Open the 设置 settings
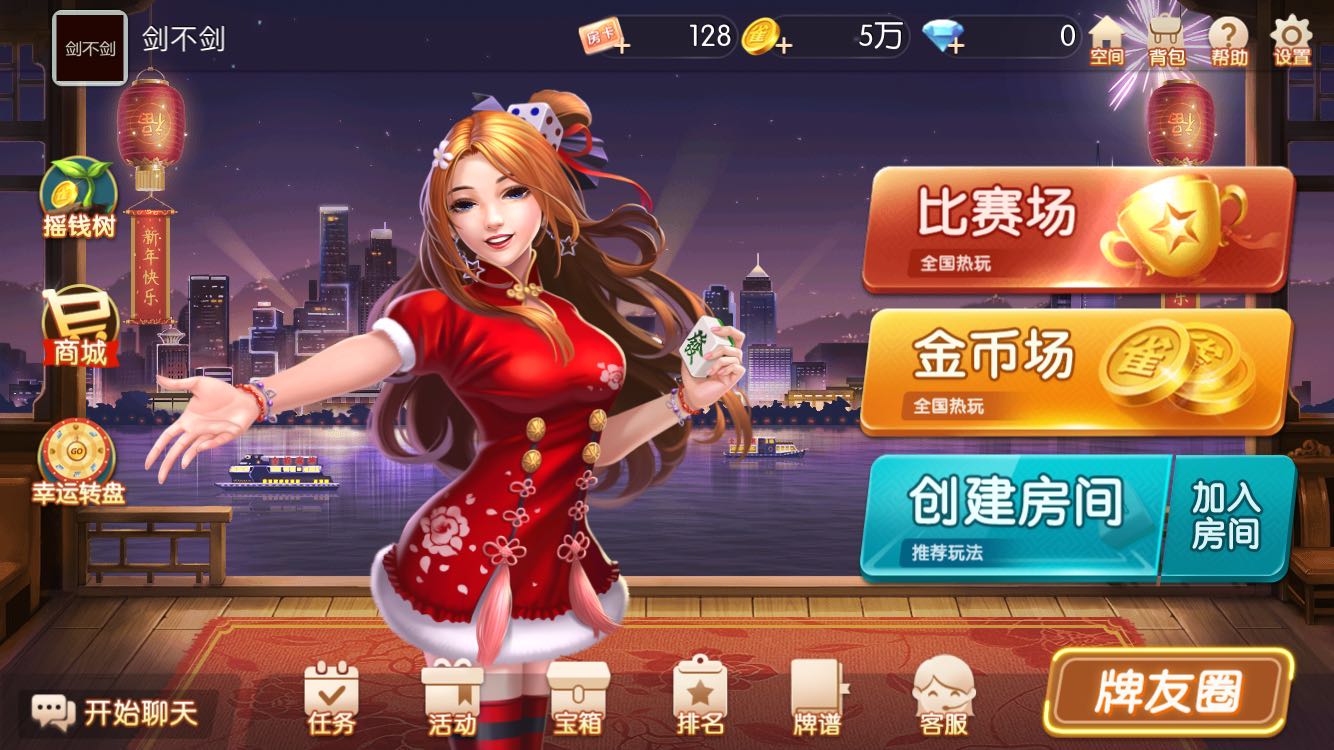The image size is (1334, 750). coord(1288,38)
